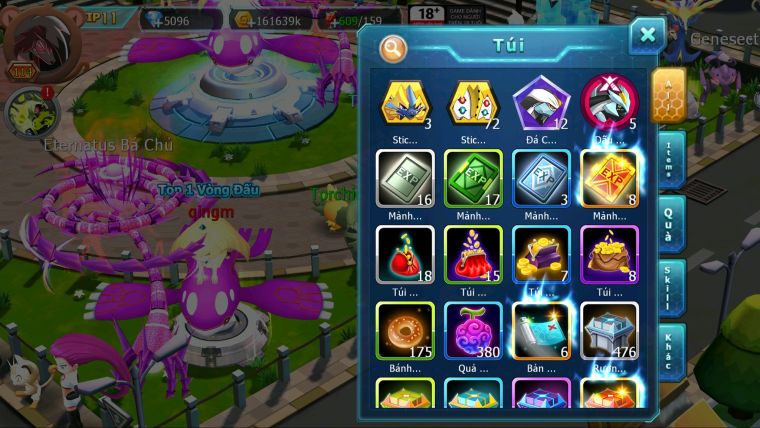
Task: Select the orange honeycomb All tab
Action: (668, 95)
